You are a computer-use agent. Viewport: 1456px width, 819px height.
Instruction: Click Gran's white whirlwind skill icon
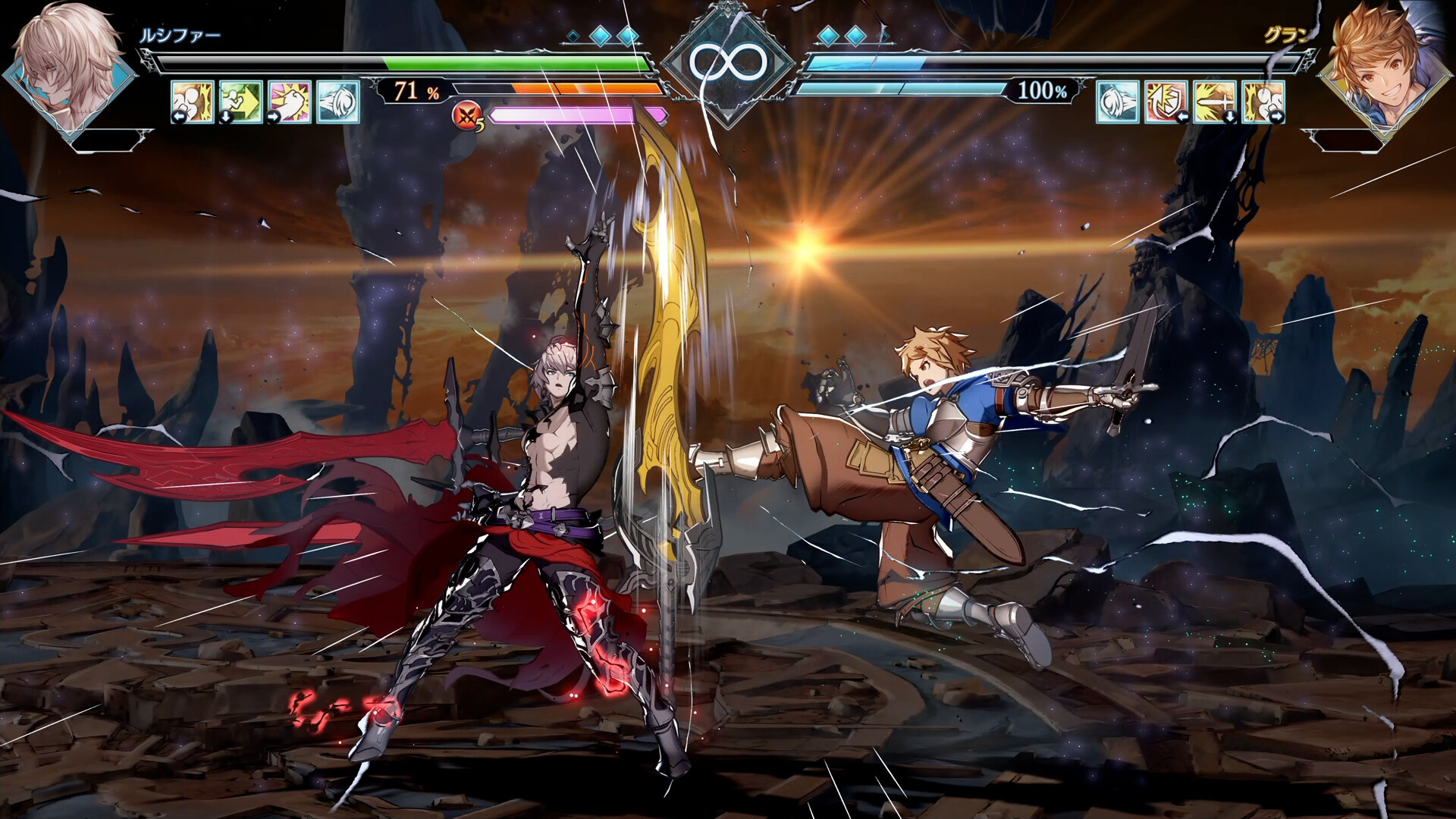pyautogui.click(x=1116, y=102)
